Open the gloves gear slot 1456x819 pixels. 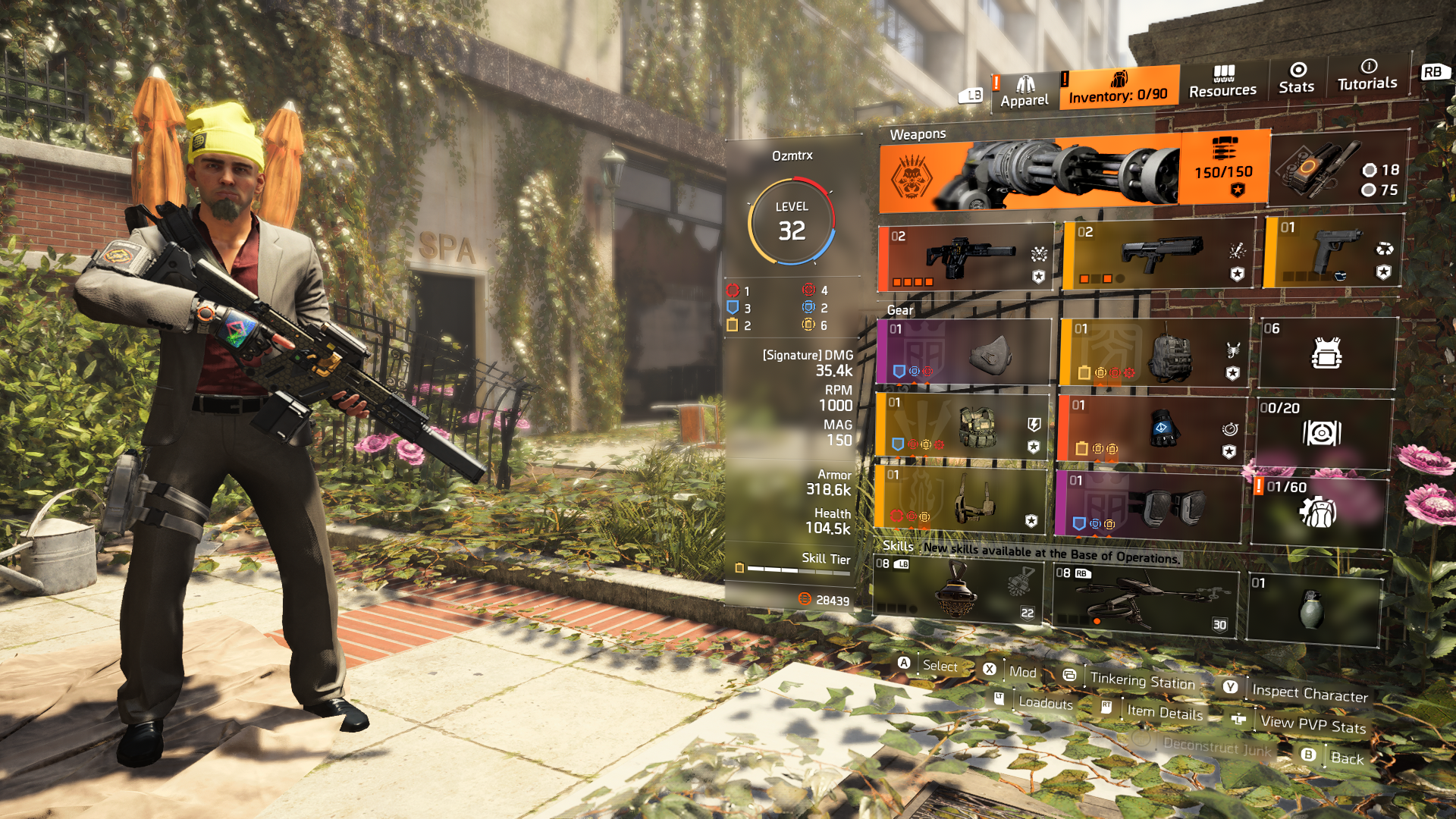(x=1153, y=428)
